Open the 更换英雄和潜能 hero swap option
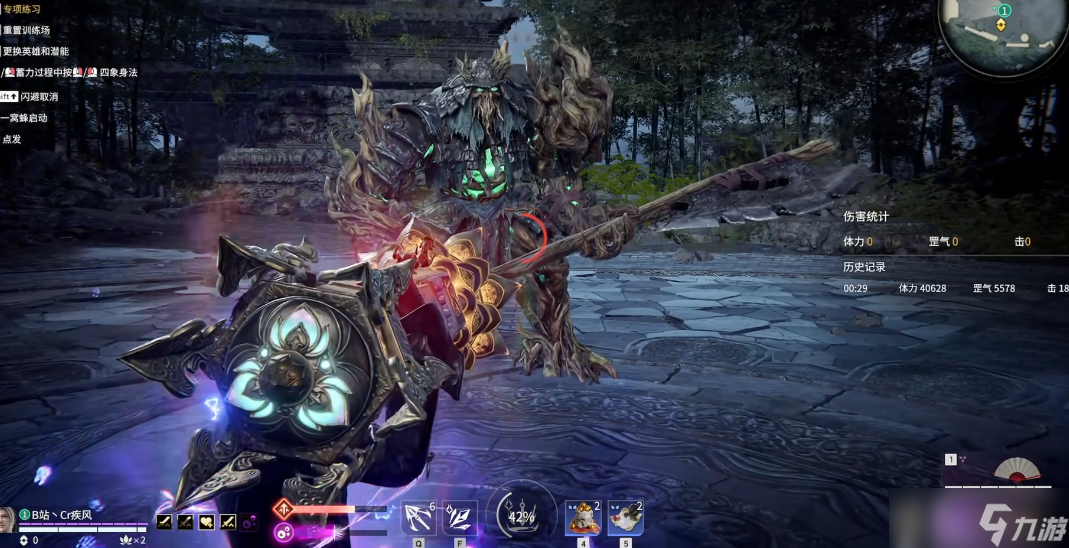Screen dimensions: 1069x548 tap(36, 52)
